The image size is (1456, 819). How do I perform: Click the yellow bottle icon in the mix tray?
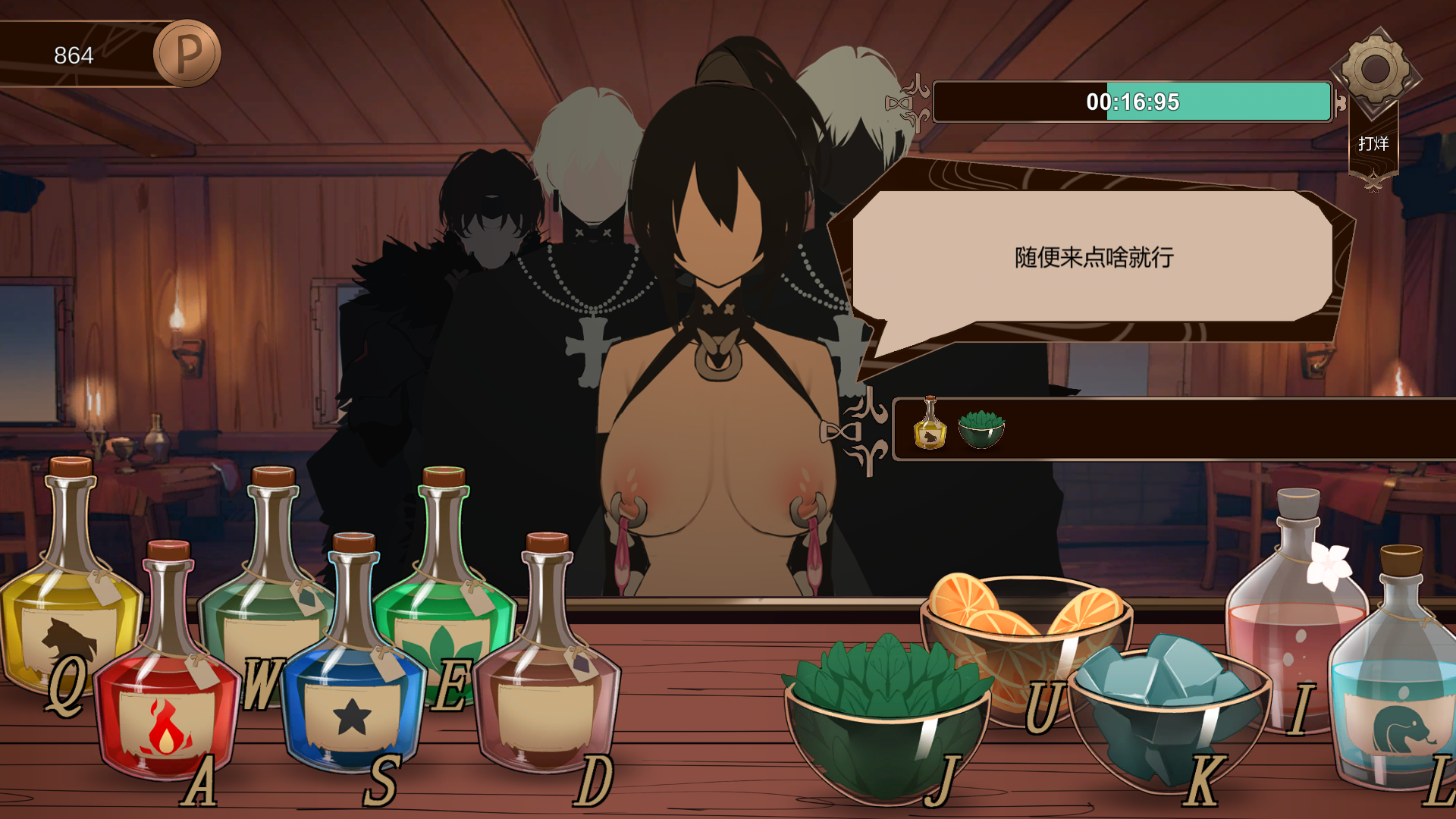(930, 425)
